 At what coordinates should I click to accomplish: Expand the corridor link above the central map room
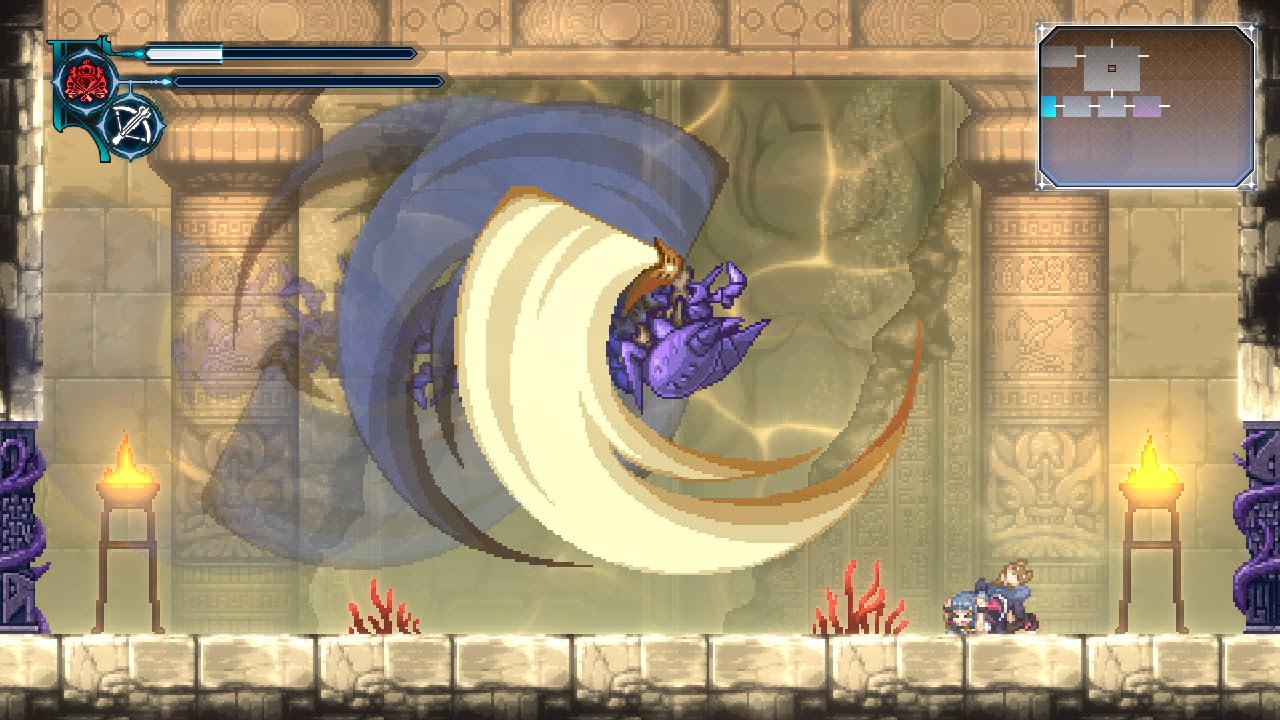coord(1112,42)
